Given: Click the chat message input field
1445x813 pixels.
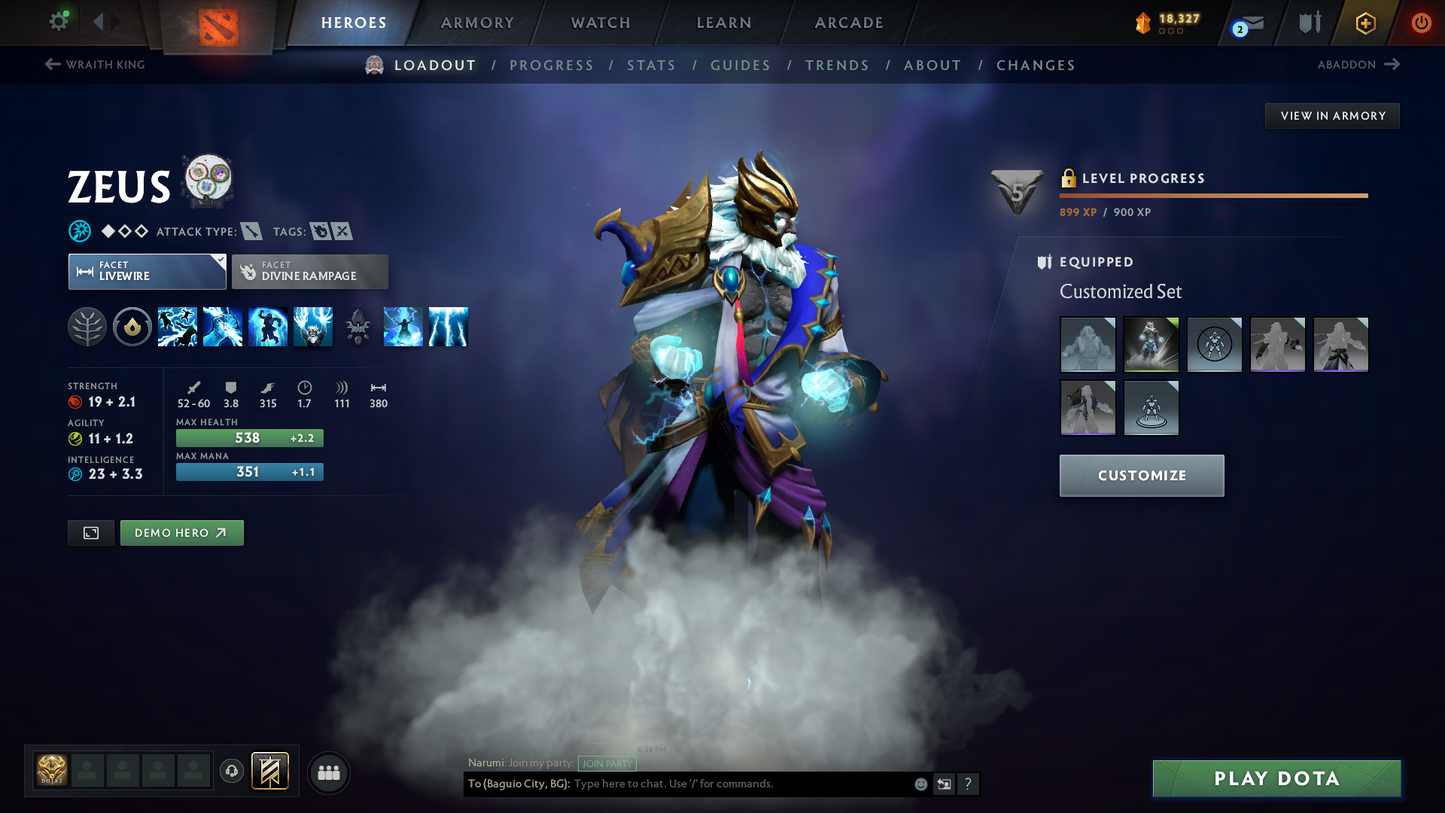Looking at the screenshot, I should coord(740,784).
